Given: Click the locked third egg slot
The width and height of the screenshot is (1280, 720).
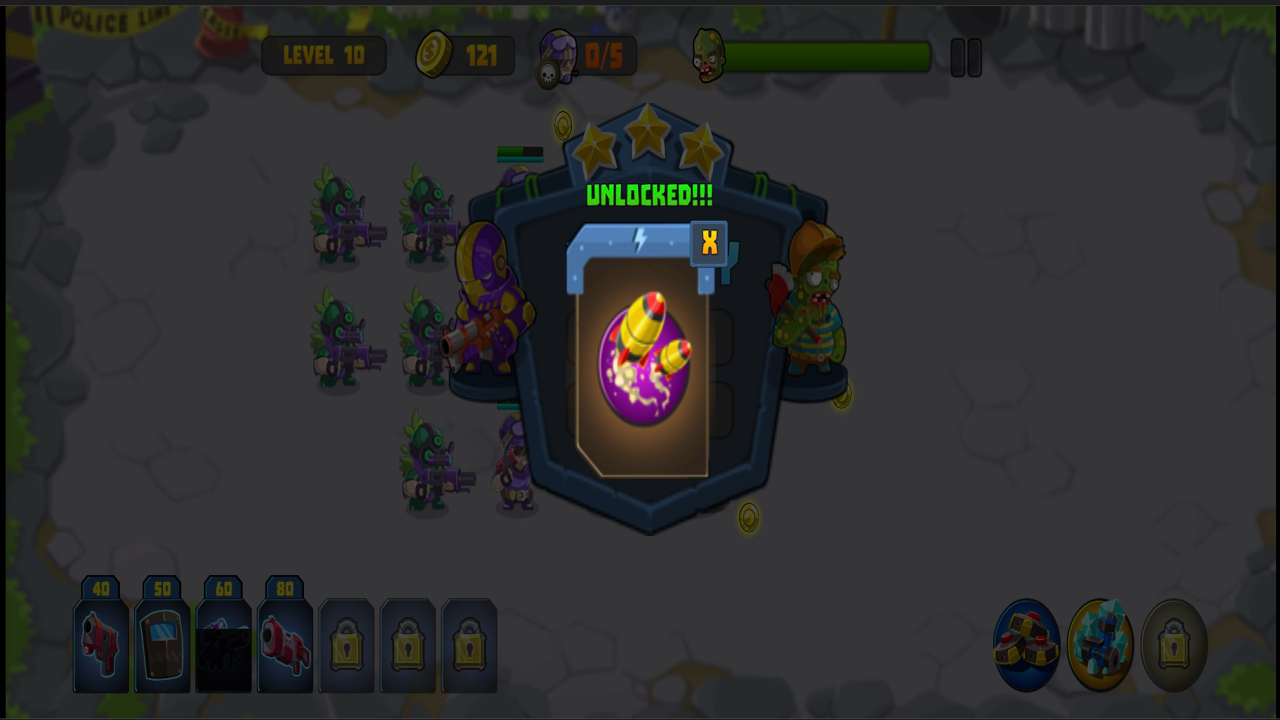Looking at the screenshot, I should [1172, 645].
